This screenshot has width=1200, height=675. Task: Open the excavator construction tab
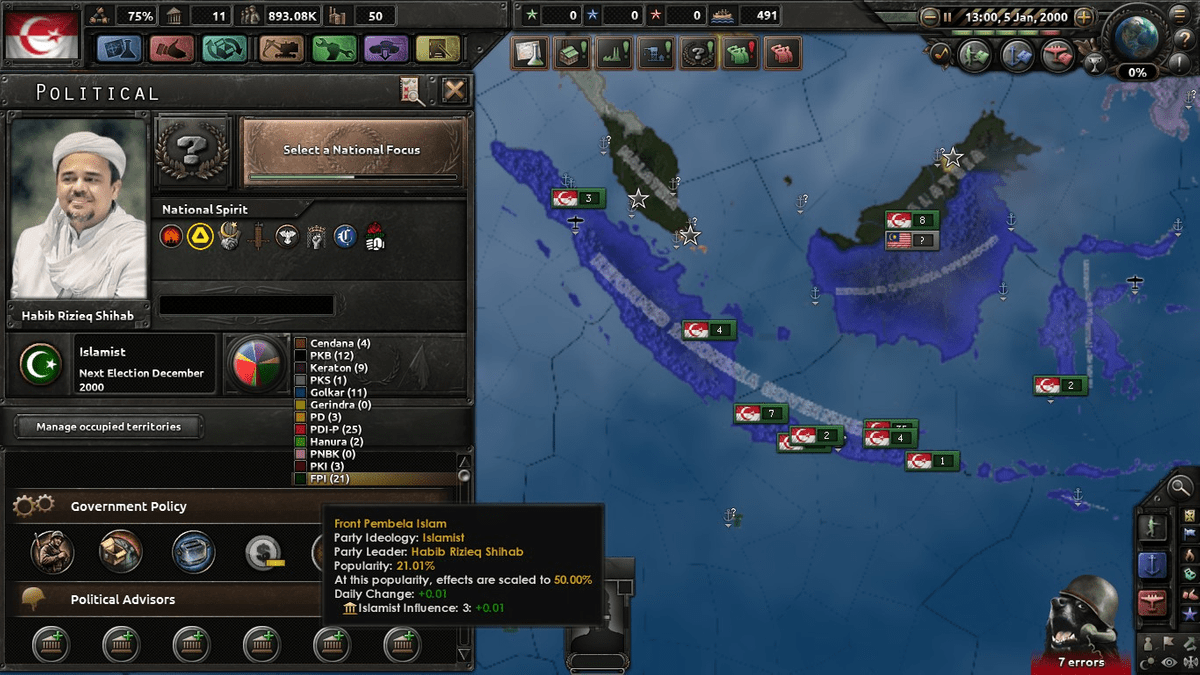(281, 48)
